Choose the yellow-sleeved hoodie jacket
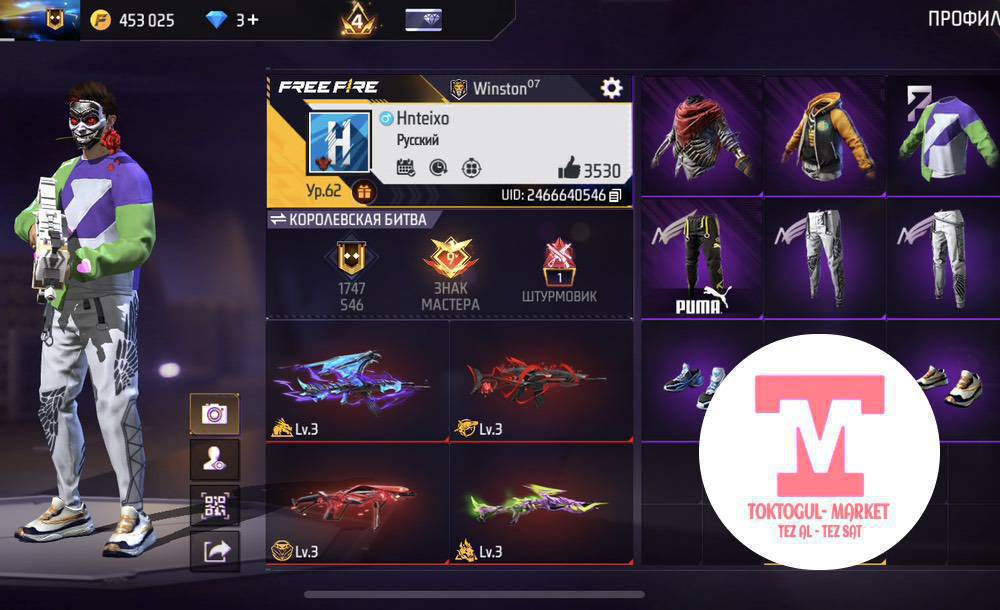 coord(823,137)
